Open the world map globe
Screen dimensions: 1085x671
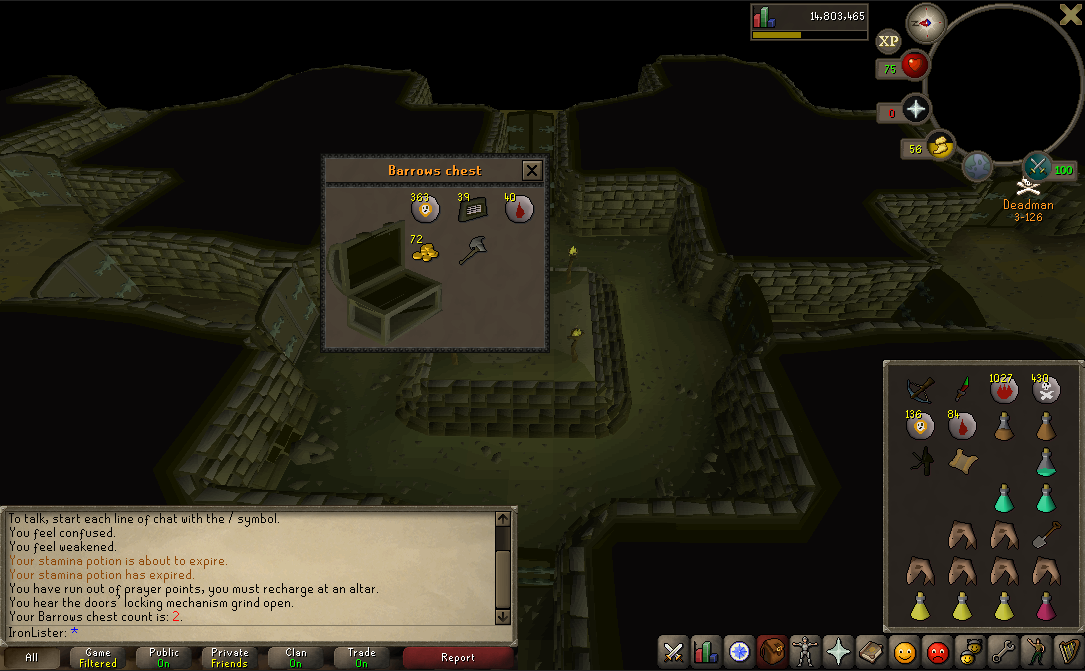pos(977,166)
